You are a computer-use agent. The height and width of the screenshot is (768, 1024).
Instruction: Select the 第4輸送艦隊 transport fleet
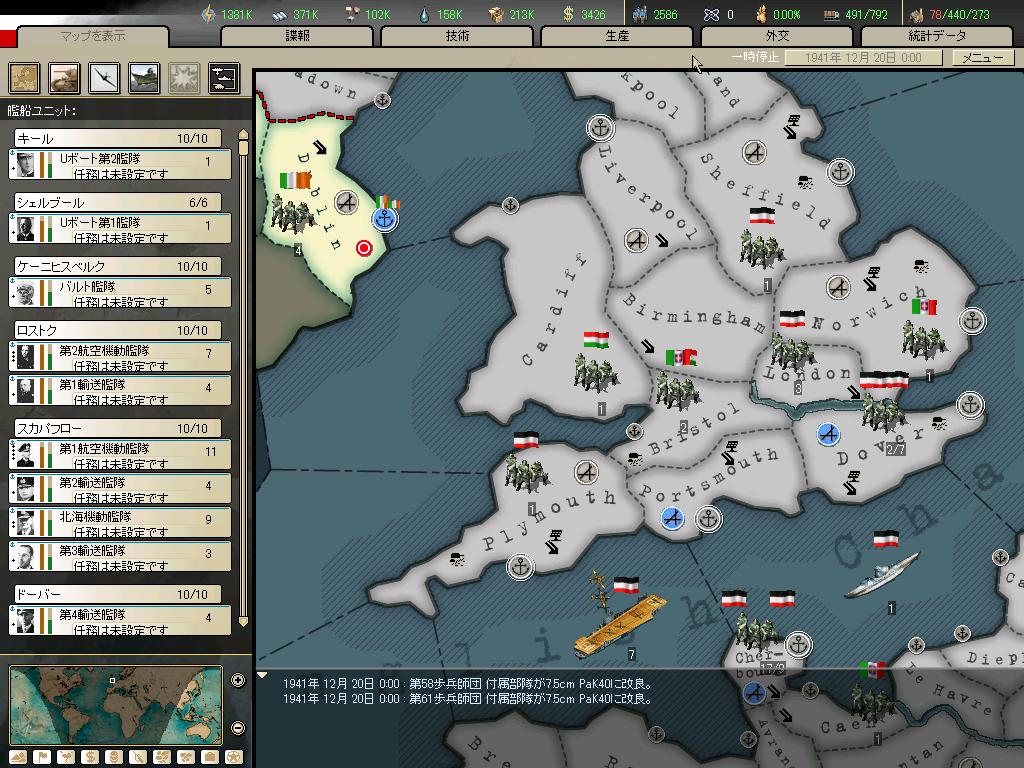point(121,622)
